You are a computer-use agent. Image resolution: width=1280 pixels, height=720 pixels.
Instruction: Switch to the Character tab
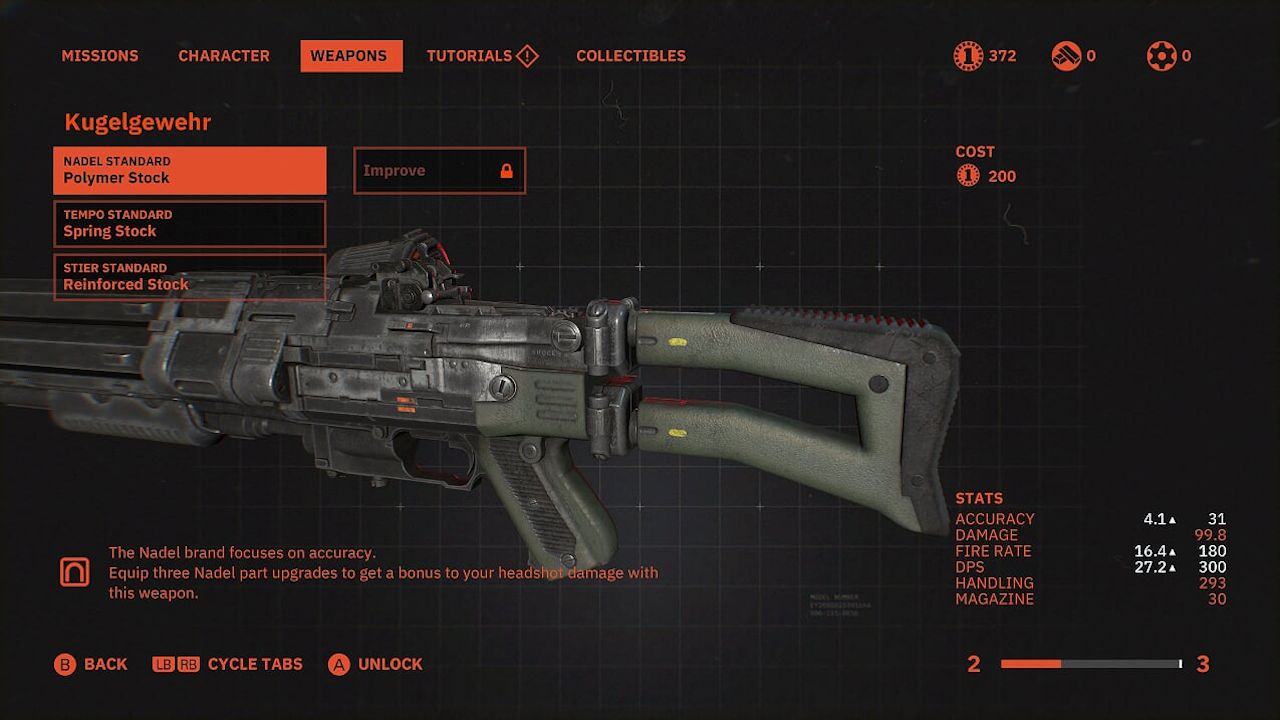[x=224, y=56]
